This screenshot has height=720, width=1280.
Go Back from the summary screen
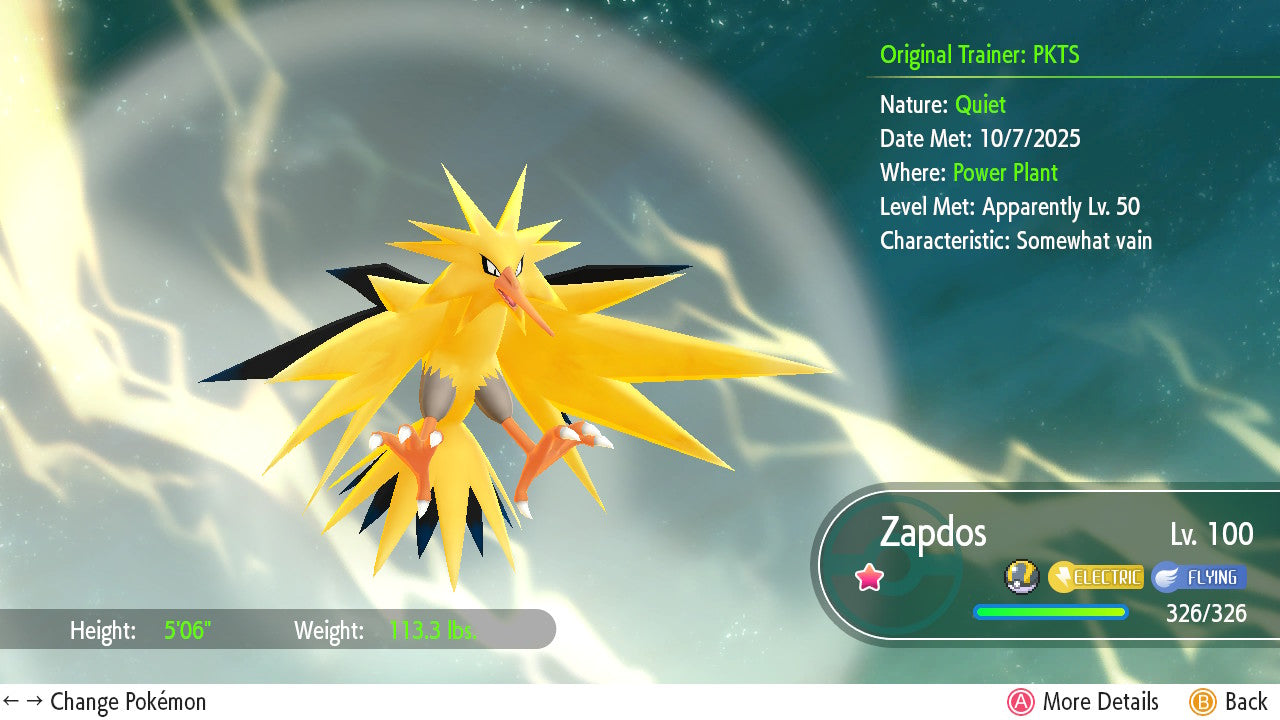tap(1228, 702)
